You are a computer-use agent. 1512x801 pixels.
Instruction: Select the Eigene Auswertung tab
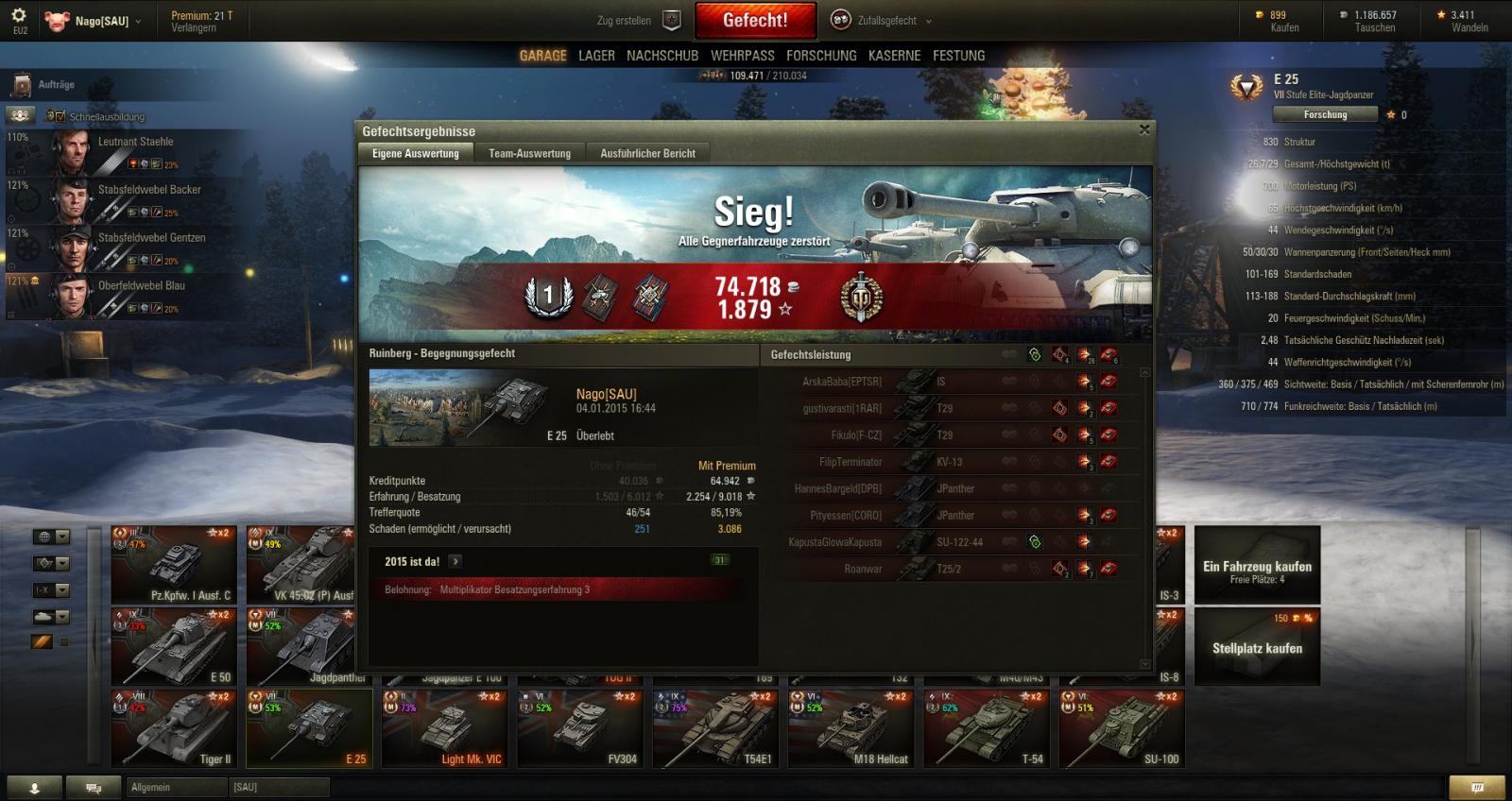(415, 153)
